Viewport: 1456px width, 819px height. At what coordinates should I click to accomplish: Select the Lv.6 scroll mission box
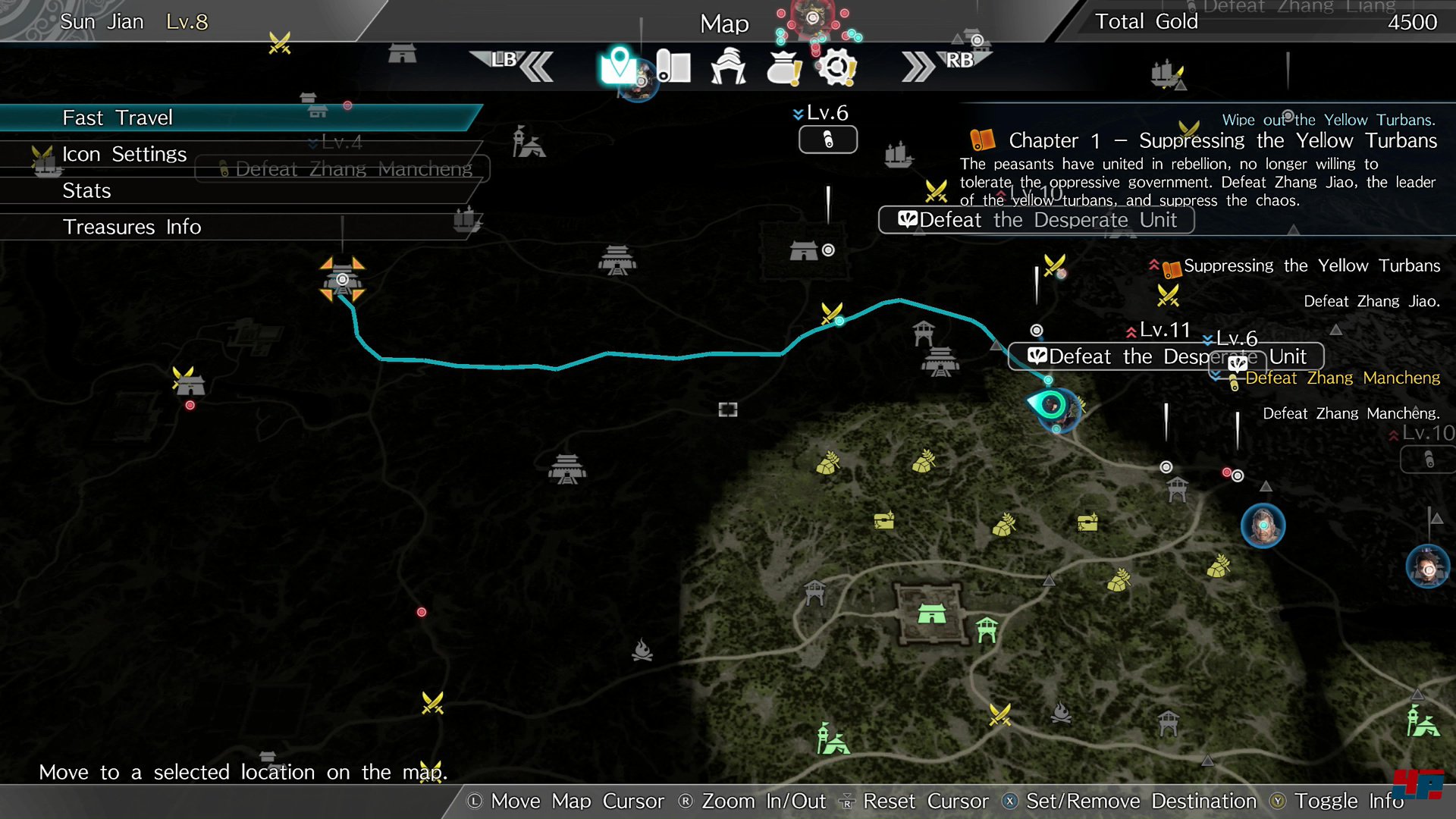[827, 140]
